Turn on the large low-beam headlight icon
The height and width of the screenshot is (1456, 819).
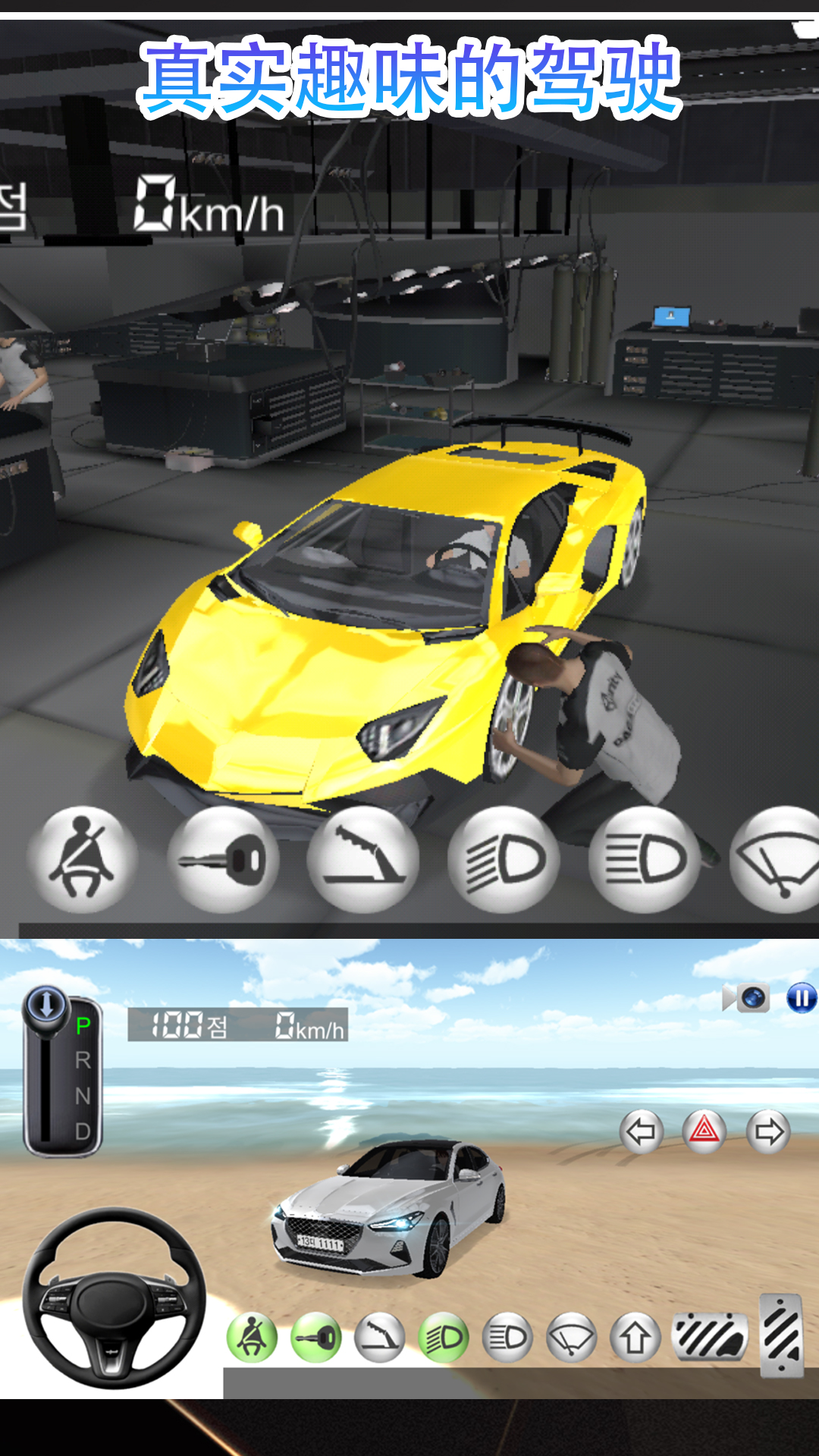point(504,860)
